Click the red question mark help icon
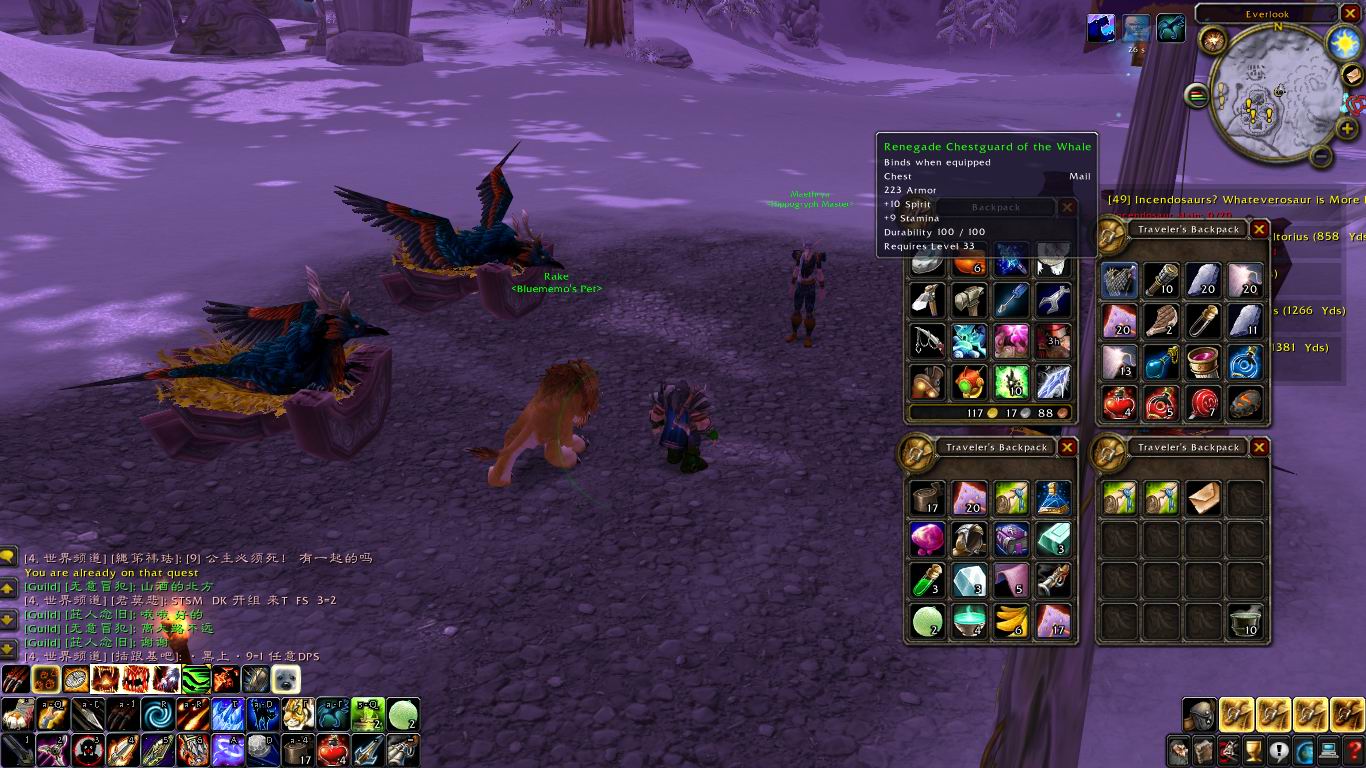 pos(1353,751)
